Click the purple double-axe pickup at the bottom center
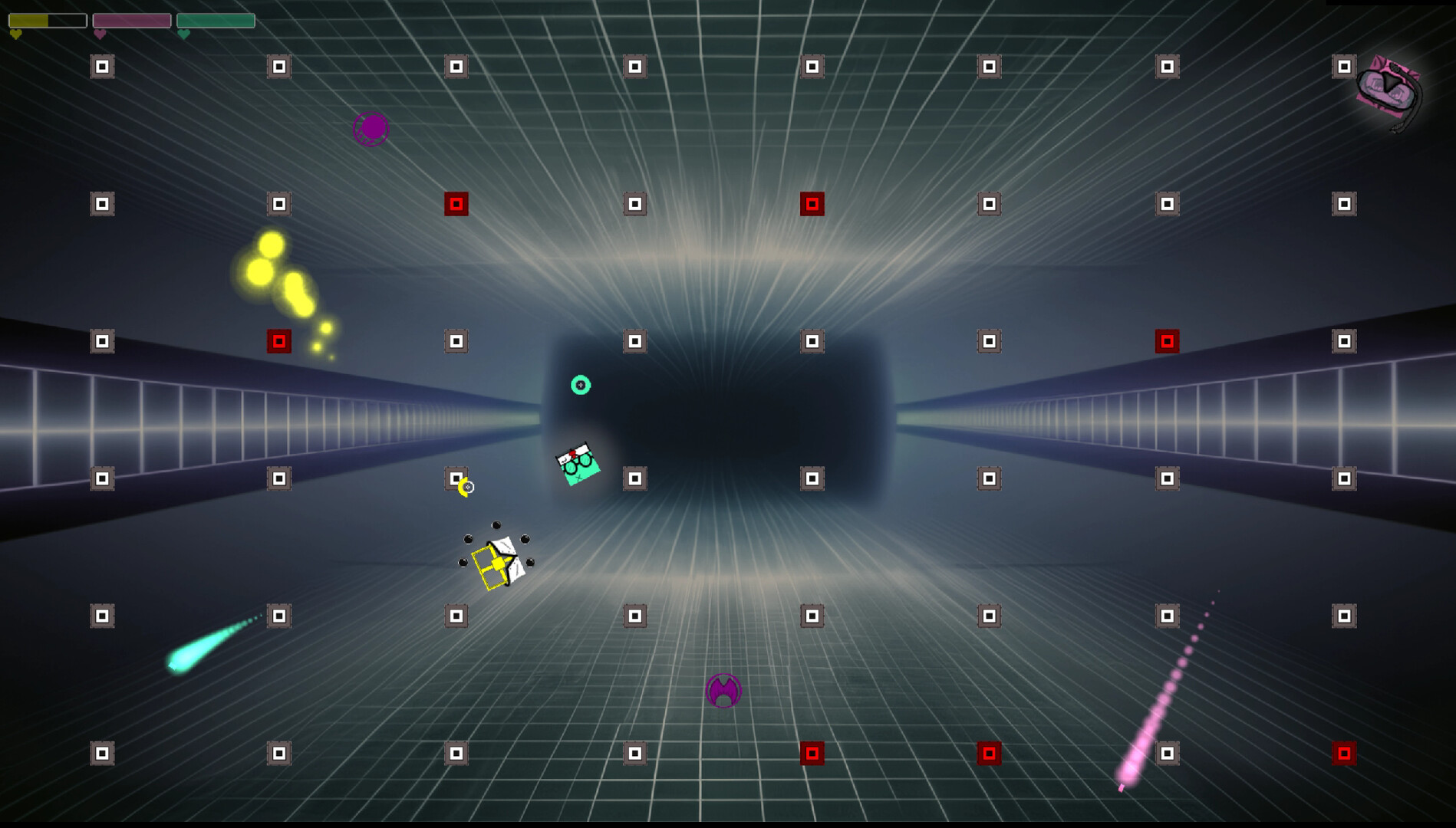 coord(722,692)
